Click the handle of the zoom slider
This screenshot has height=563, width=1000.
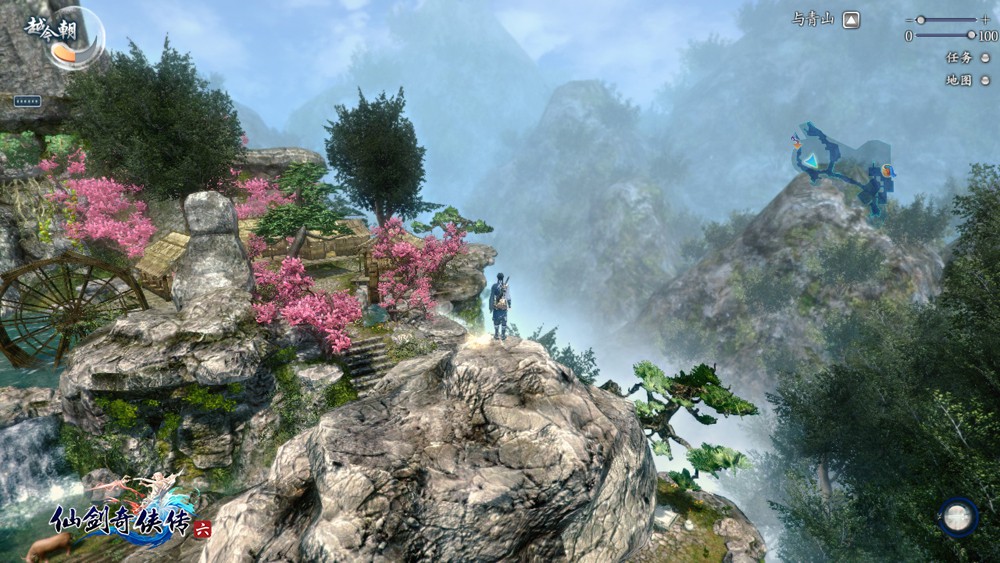pyautogui.click(x=920, y=19)
